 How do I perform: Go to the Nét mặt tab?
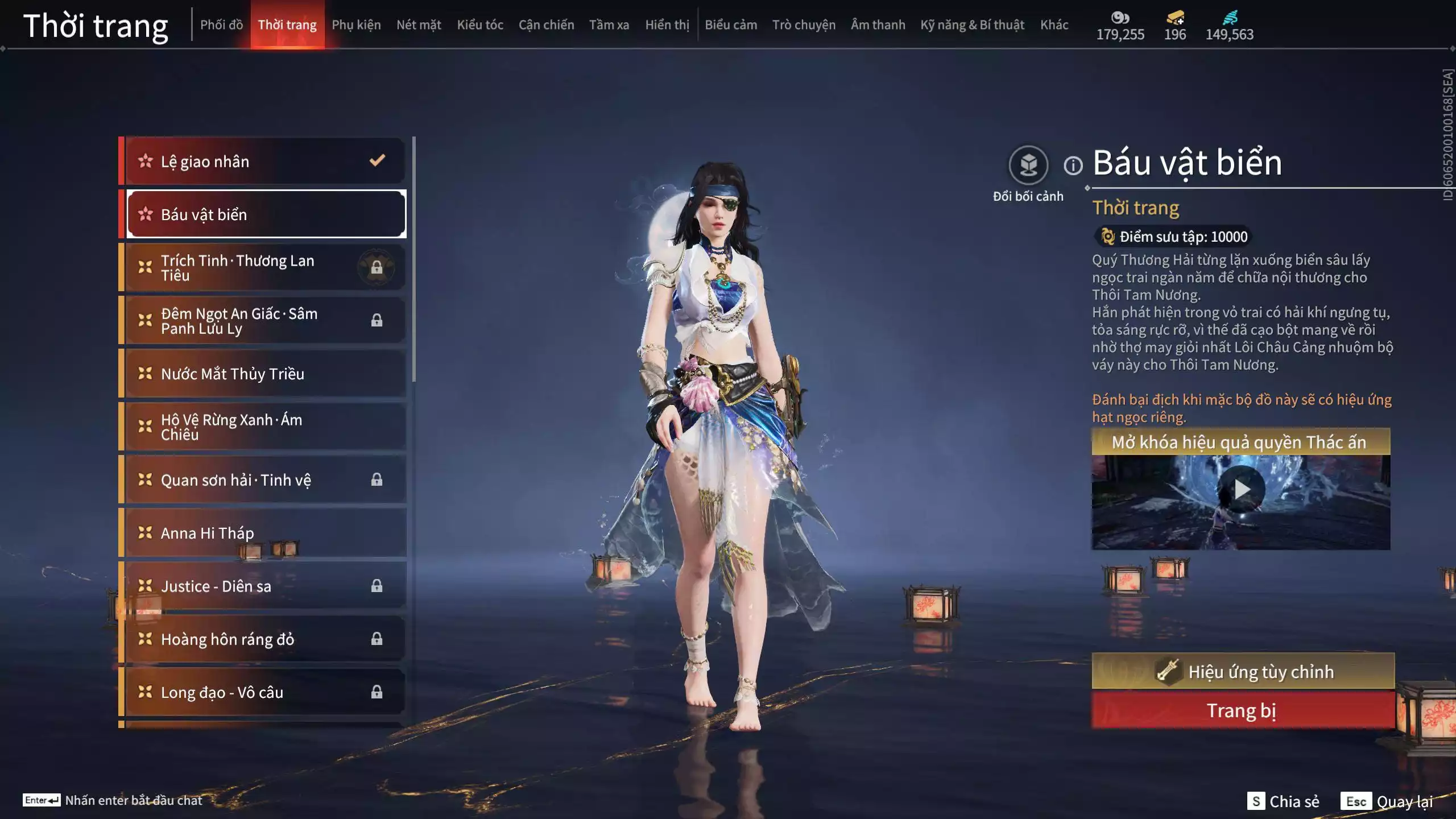[x=419, y=25]
